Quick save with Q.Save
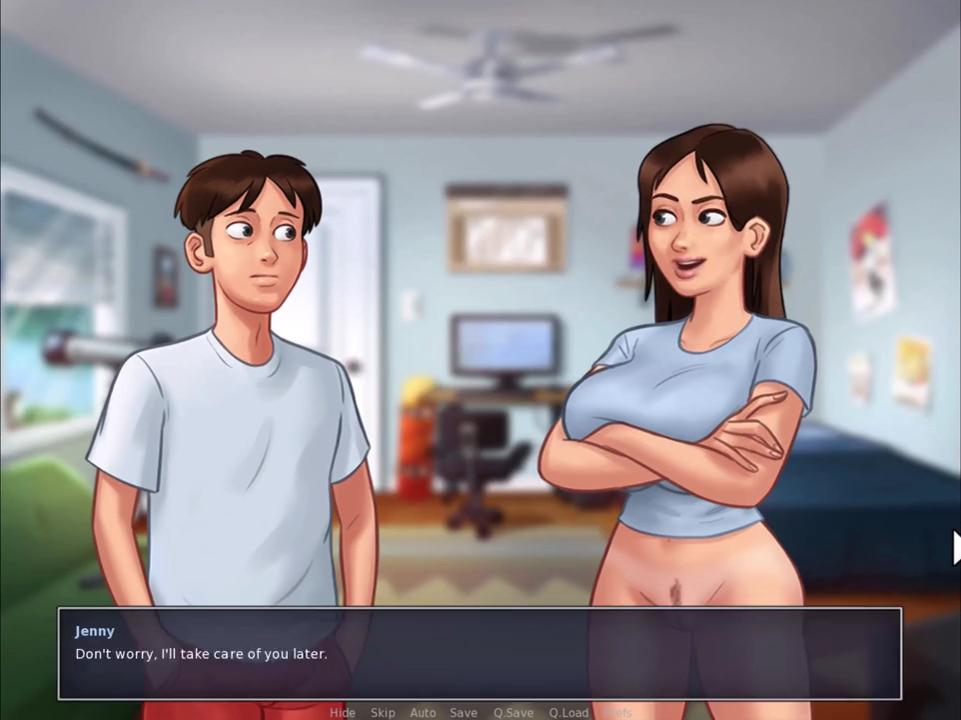This screenshot has width=961, height=720. point(513,712)
